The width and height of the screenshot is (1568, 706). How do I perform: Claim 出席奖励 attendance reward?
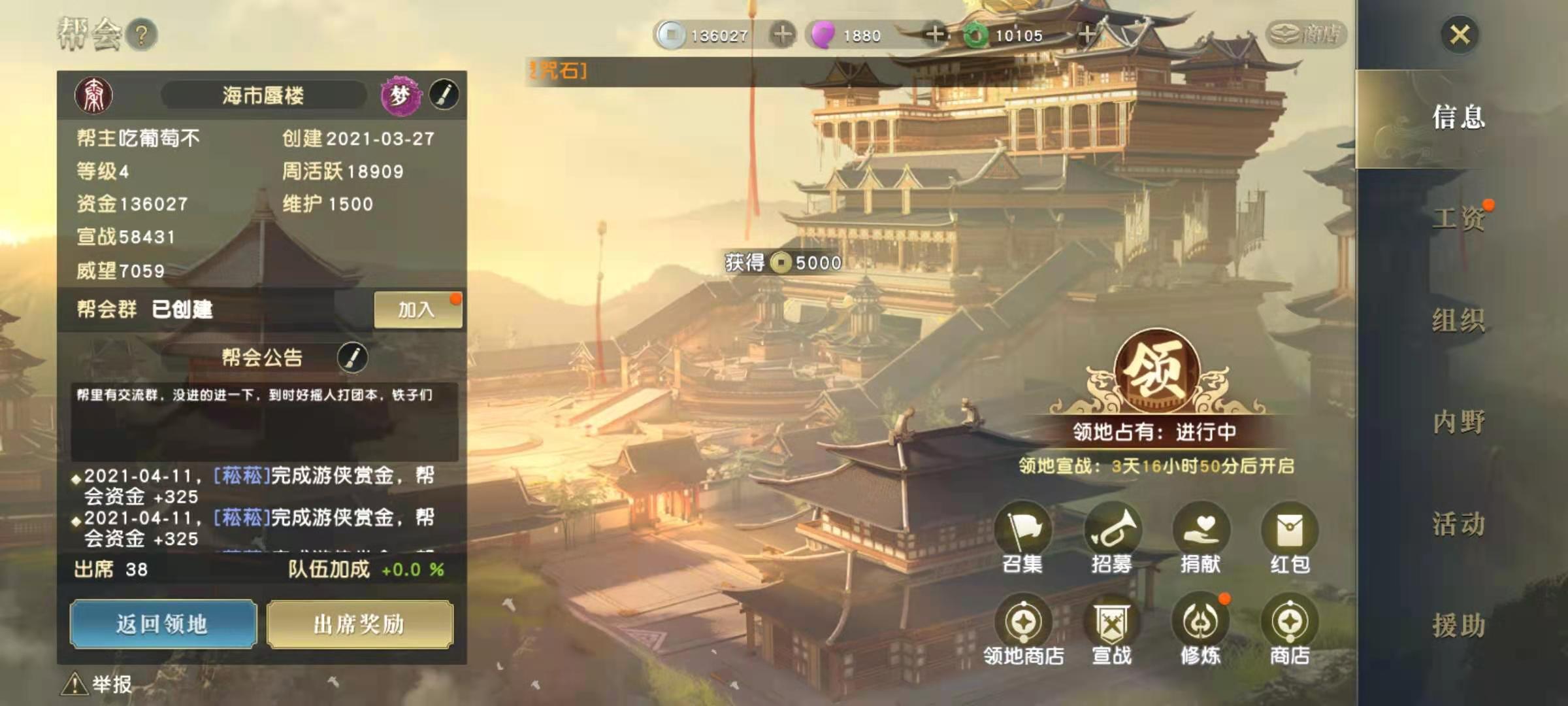click(359, 624)
